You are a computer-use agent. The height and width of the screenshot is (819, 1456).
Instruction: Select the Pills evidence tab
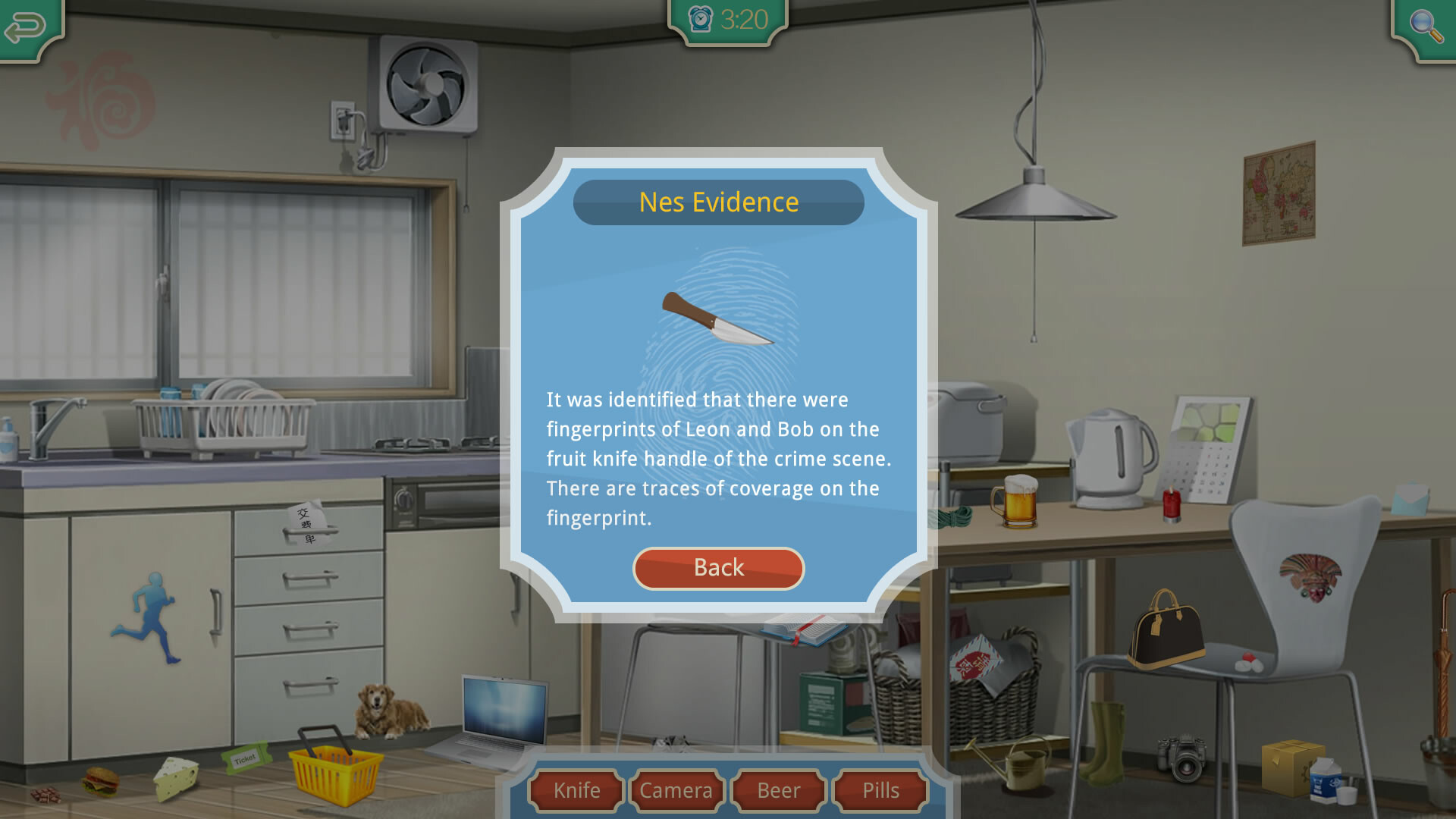point(879,790)
